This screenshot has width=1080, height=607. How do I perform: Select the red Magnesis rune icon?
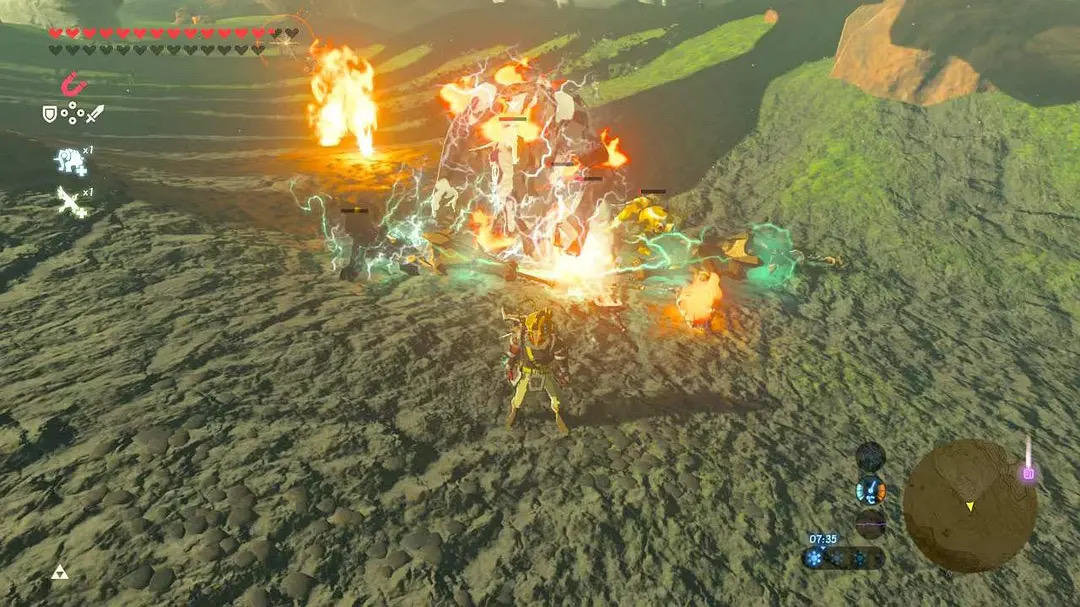tap(72, 84)
